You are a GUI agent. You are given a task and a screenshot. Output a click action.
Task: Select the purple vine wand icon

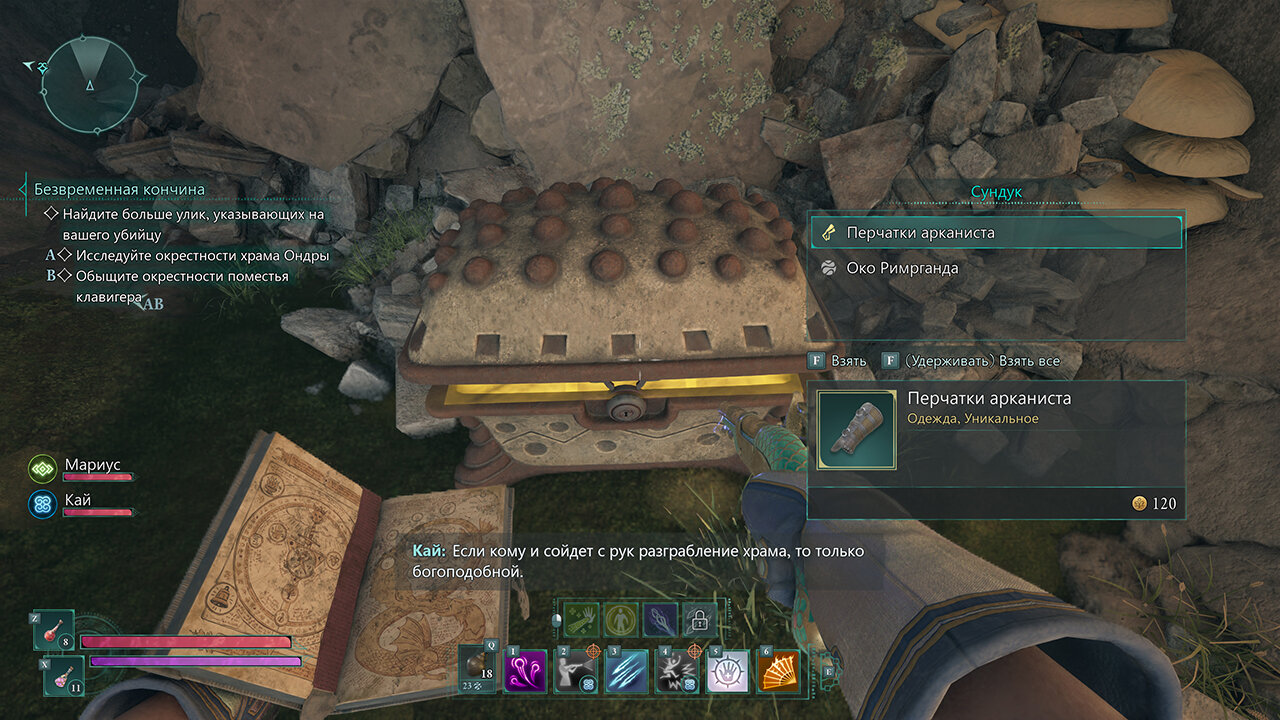pyautogui.click(x=660, y=620)
